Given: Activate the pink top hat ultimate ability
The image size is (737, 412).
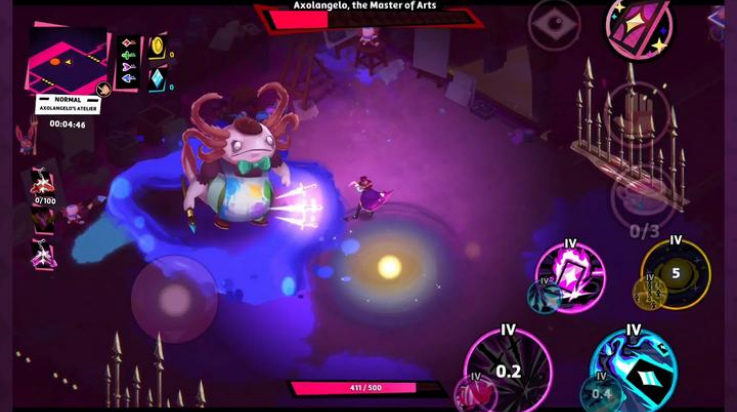Looking at the screenshot, I should (638, 26).
